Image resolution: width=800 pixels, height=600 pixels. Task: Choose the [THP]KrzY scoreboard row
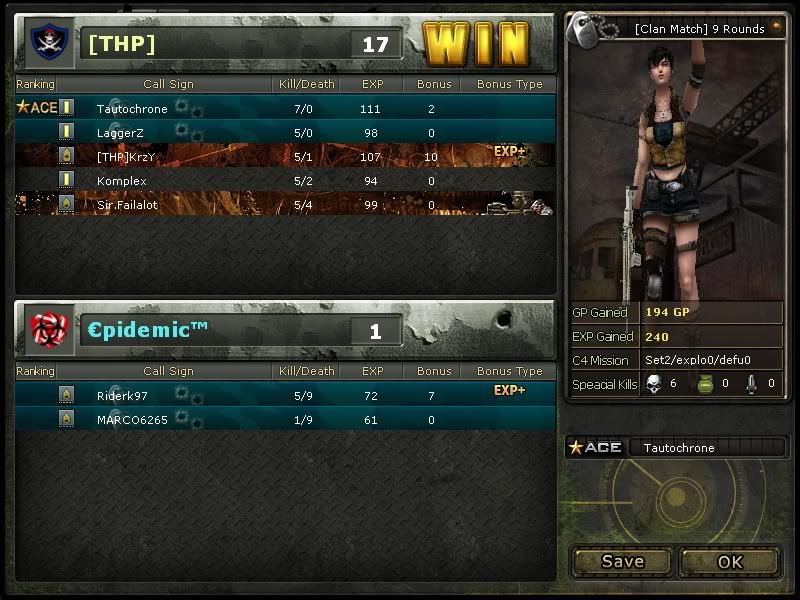pos(285,156)
